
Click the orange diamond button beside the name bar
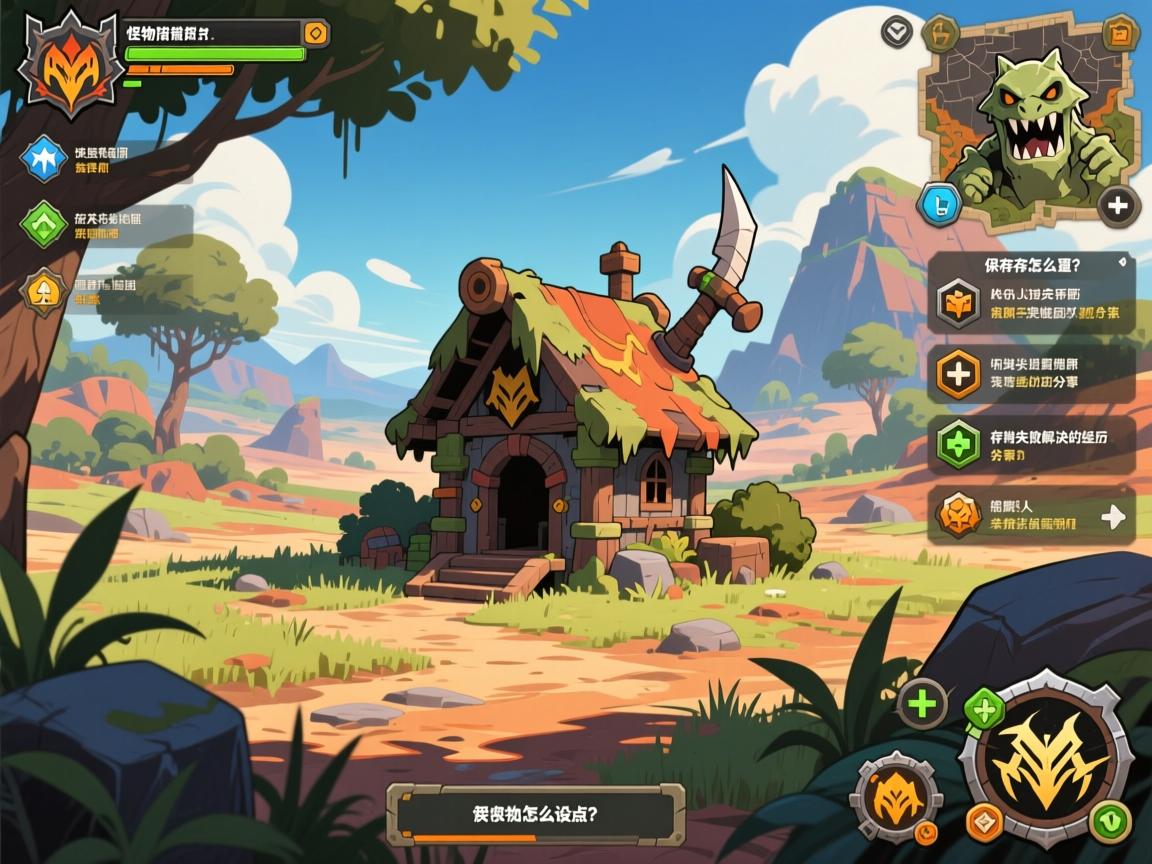pyautogui.click(x=315, y=33)
